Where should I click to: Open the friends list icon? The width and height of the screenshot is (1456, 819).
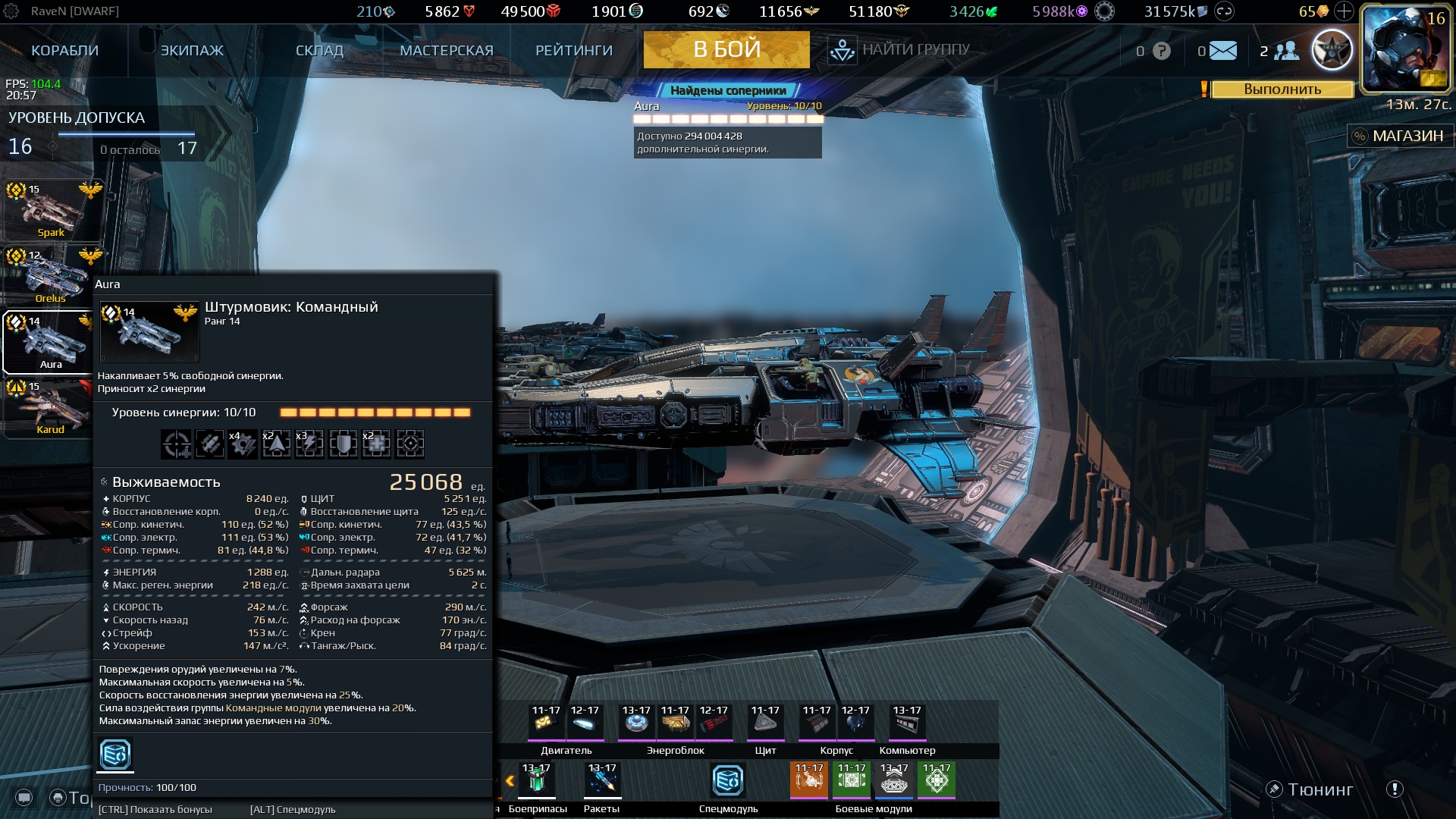(x=1286, y=51)
